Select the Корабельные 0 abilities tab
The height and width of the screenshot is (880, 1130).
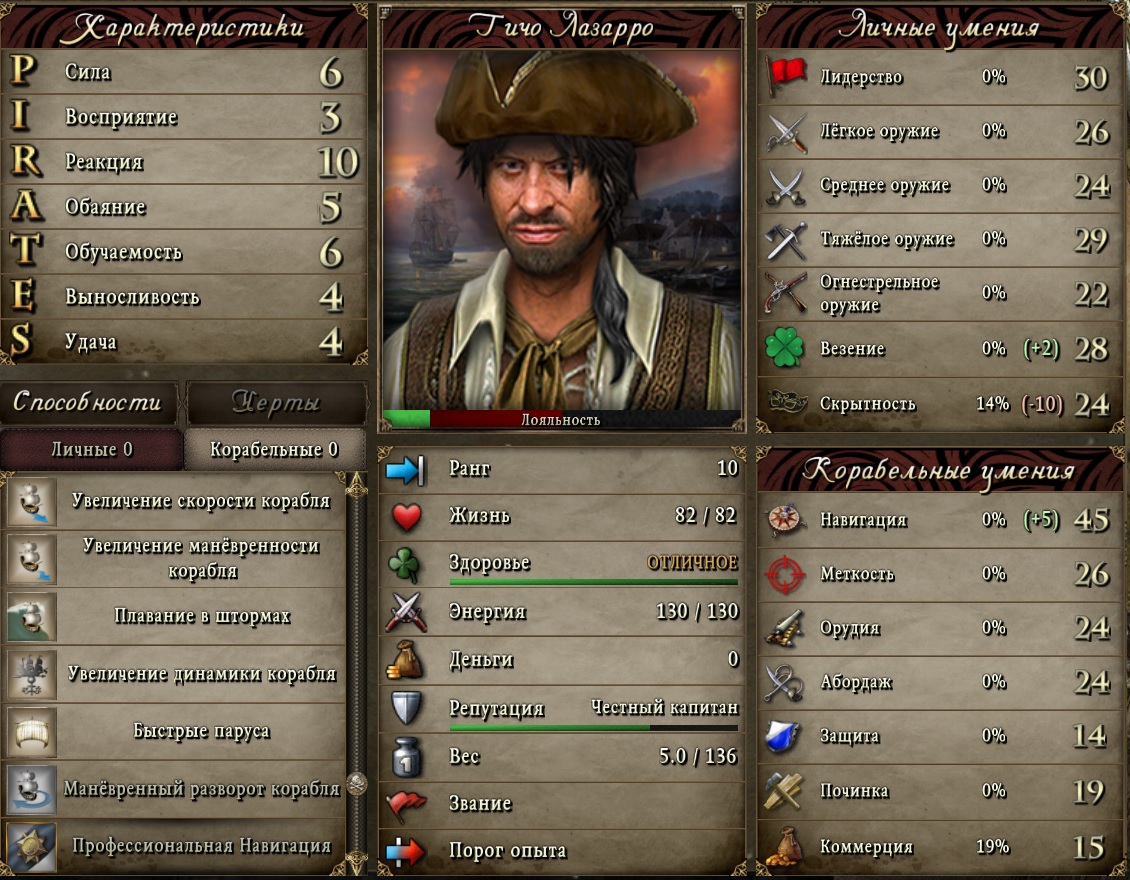(x=273, y=450)
